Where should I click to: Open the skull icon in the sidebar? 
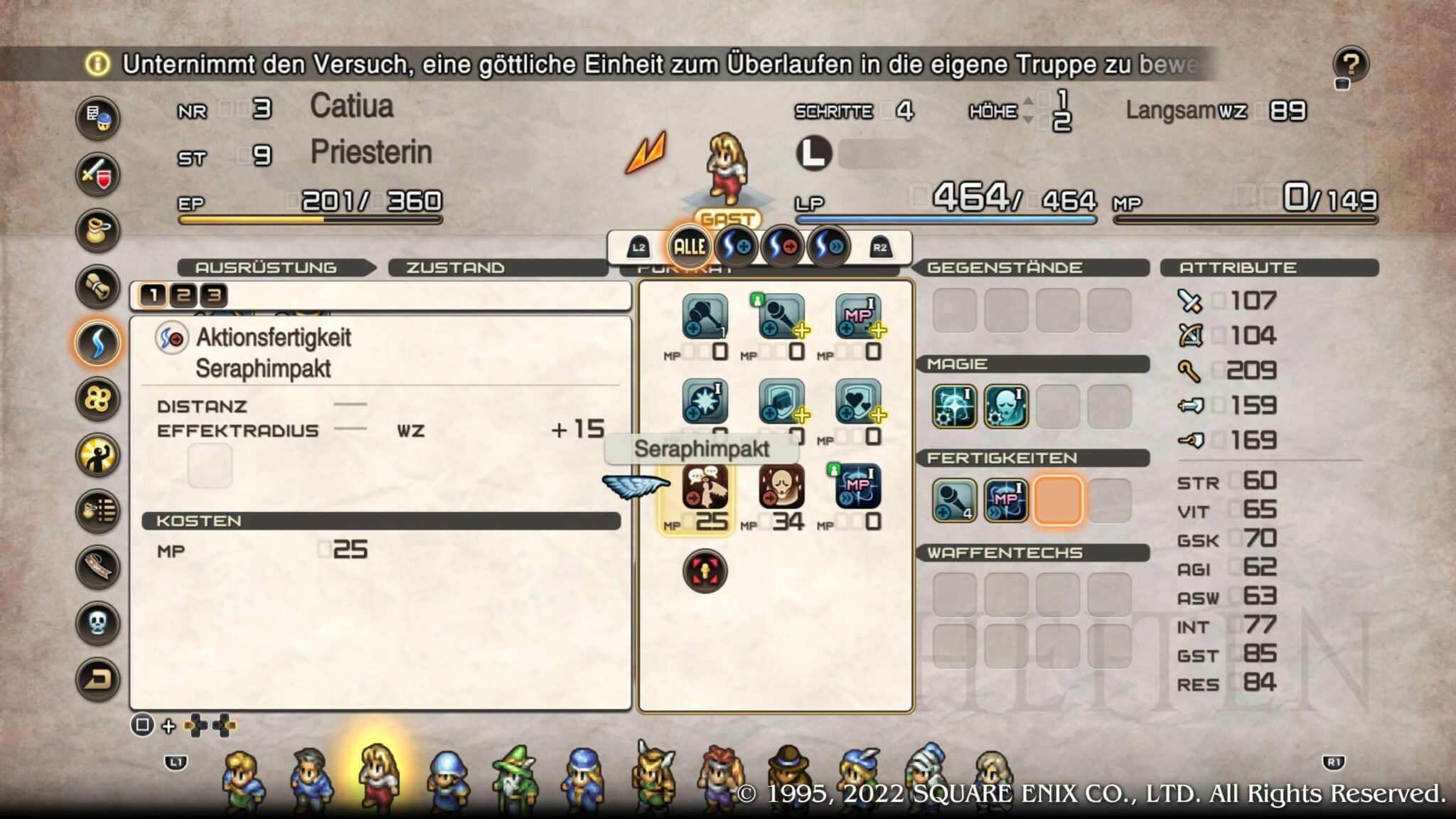97,623
